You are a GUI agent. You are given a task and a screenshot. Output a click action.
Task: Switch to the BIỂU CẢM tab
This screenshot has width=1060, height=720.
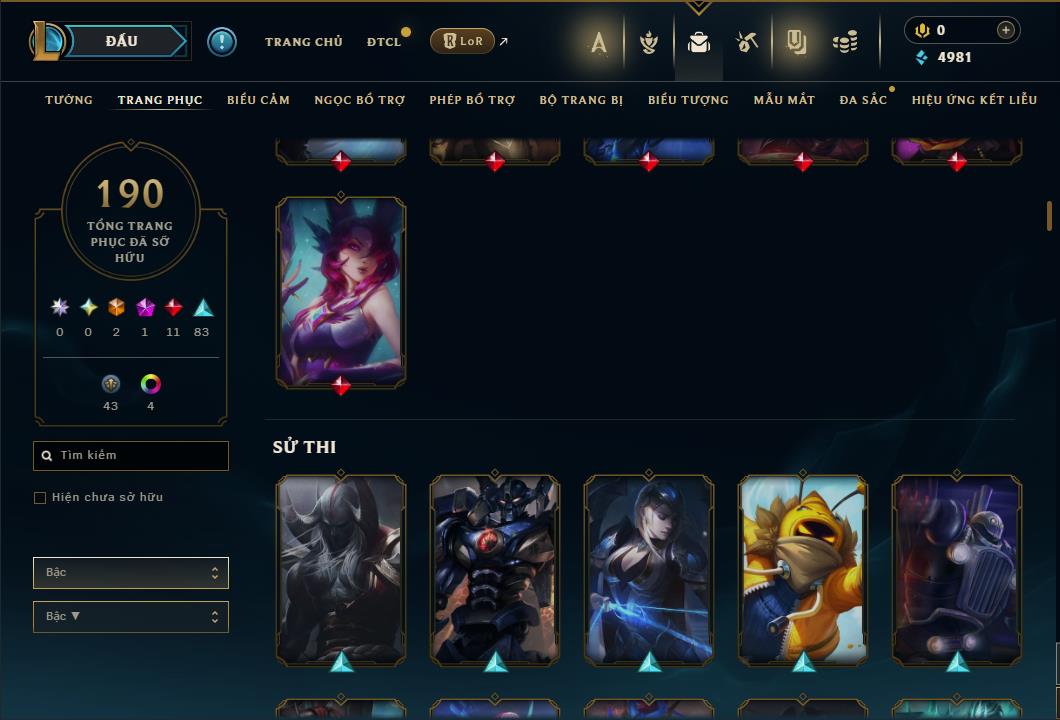(x=258, y=100)
